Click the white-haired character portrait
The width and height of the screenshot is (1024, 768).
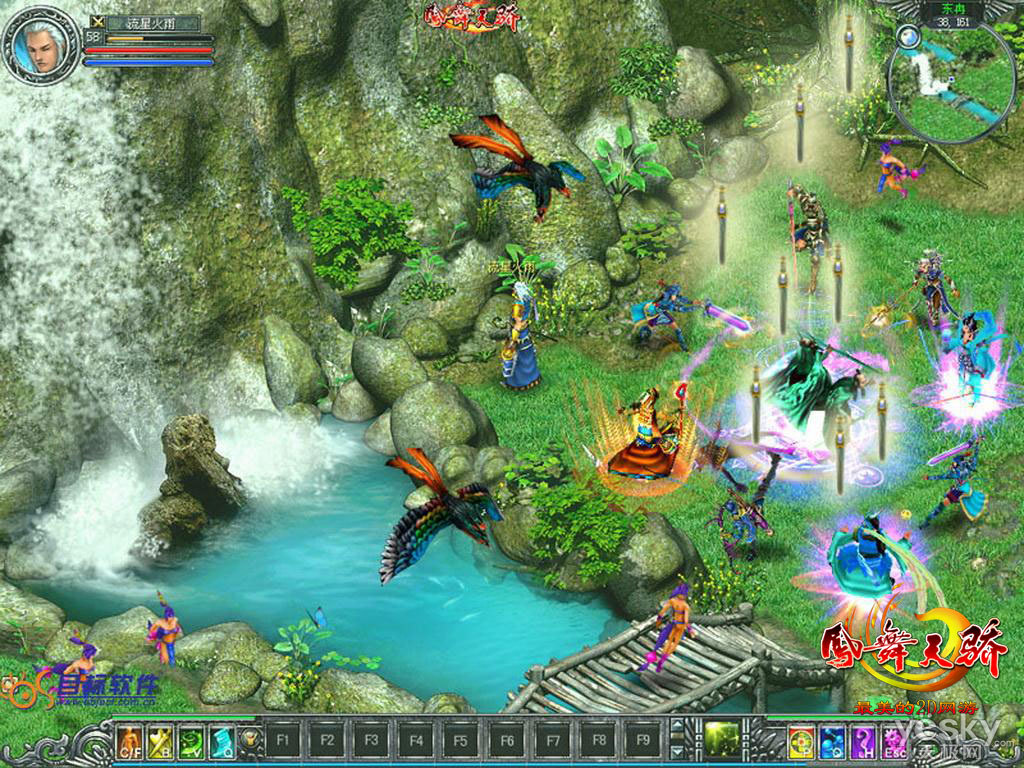41,46
